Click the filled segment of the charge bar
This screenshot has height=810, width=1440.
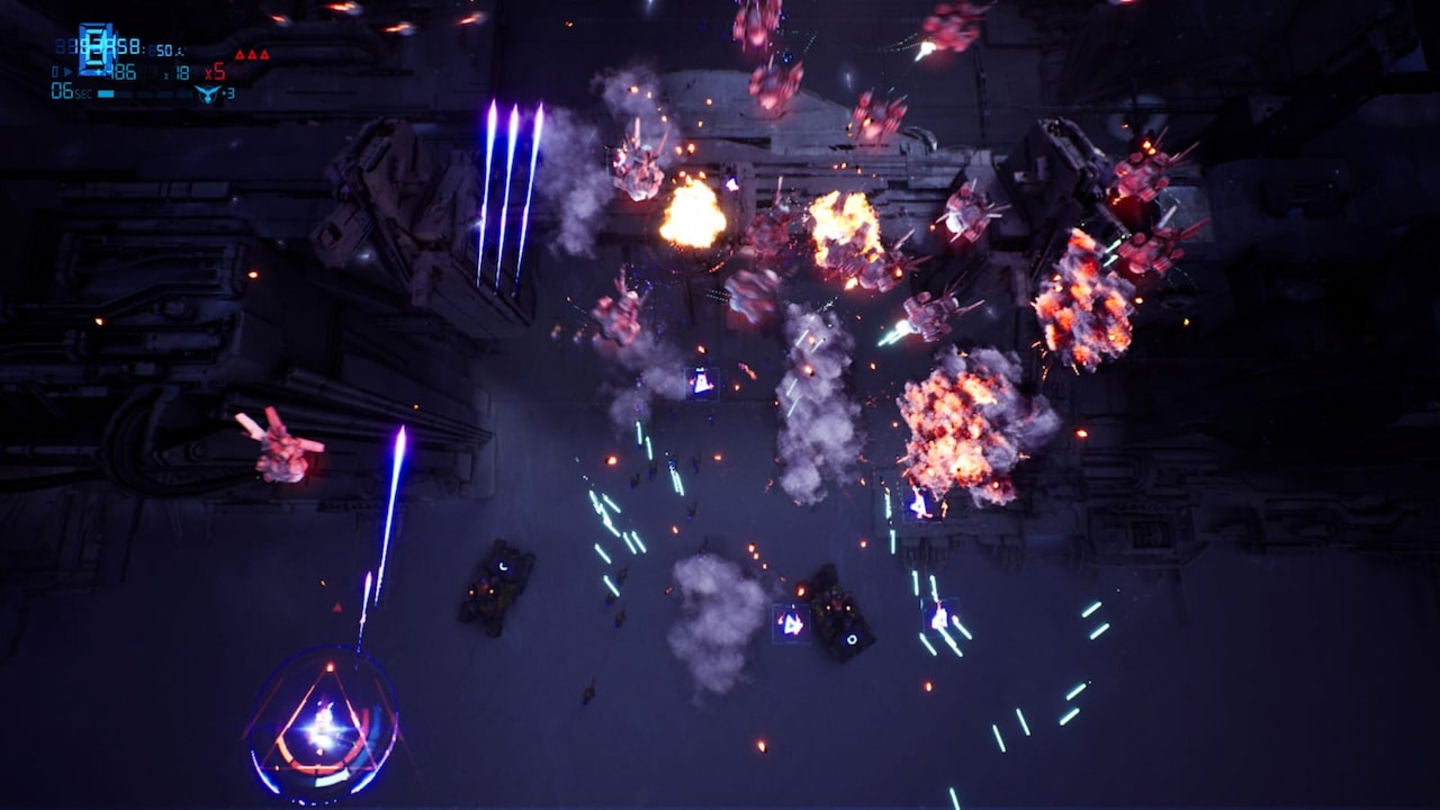click(106, 93)
